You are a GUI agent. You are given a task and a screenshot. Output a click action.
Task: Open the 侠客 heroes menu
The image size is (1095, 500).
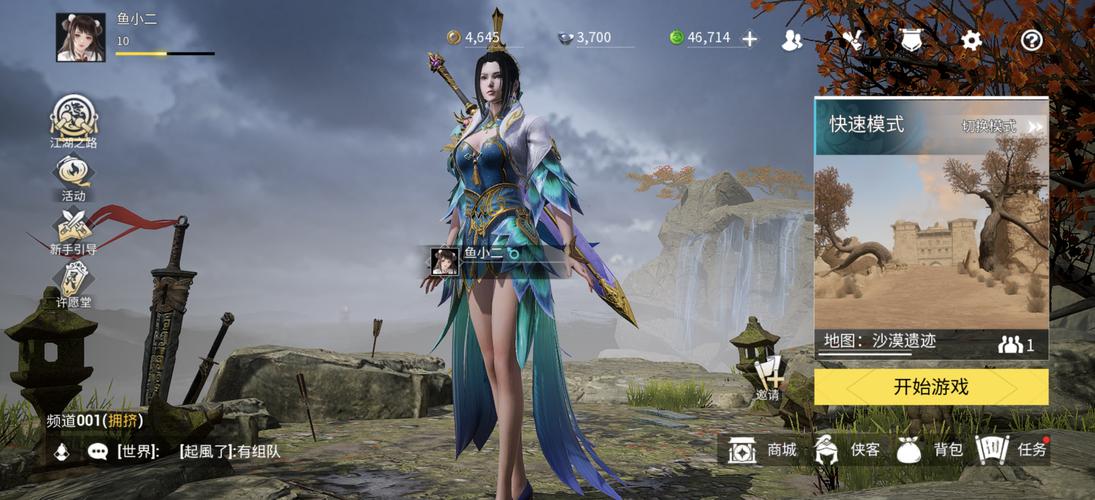click(847, 450)
